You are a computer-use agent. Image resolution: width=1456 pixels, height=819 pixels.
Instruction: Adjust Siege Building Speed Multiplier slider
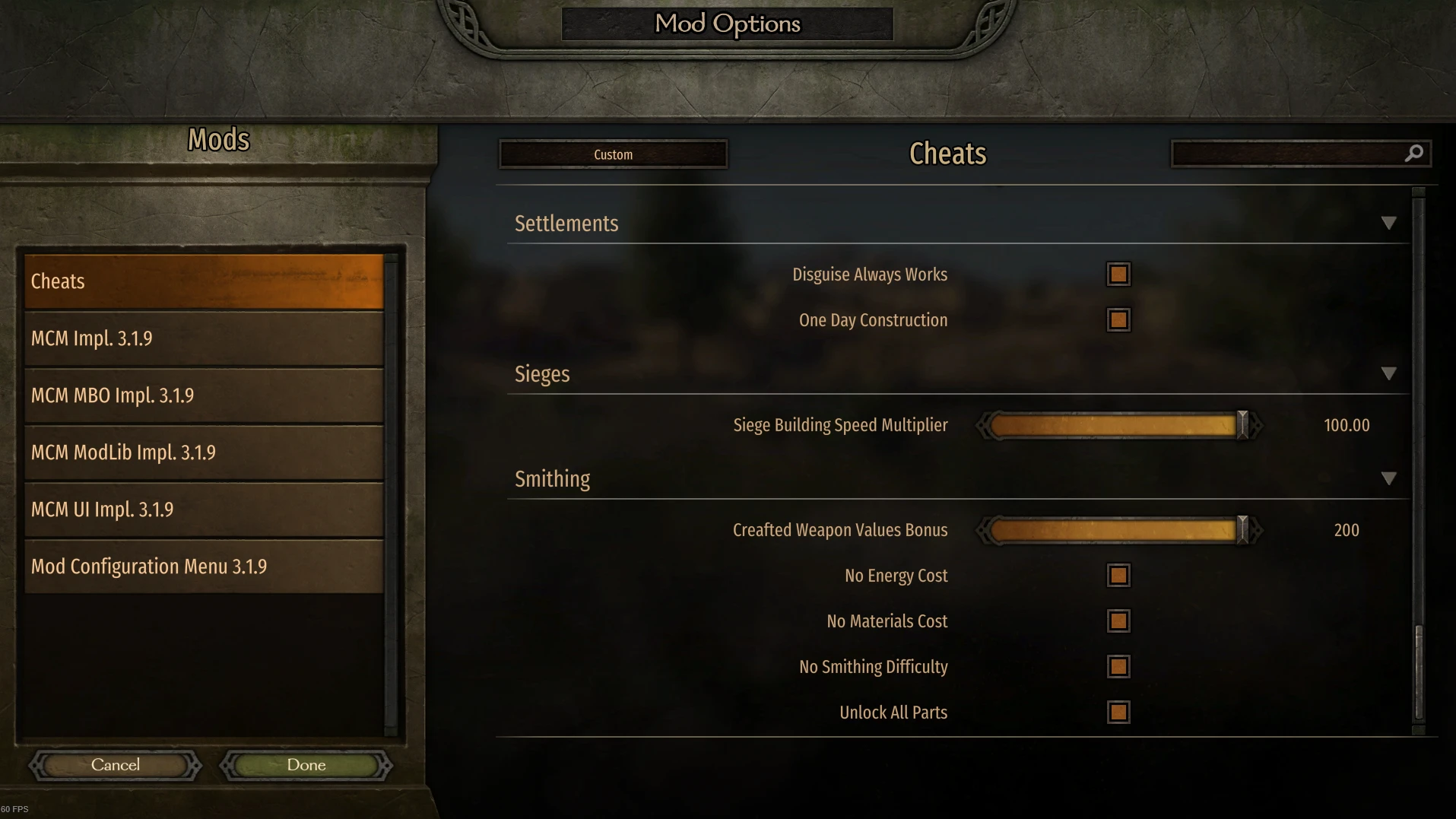point(1242,425)
